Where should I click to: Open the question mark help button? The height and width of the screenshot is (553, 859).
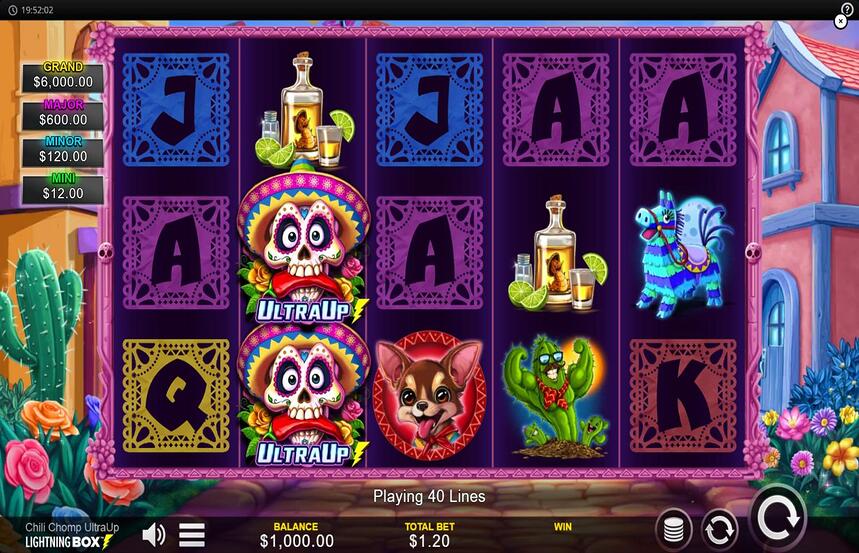846,8
